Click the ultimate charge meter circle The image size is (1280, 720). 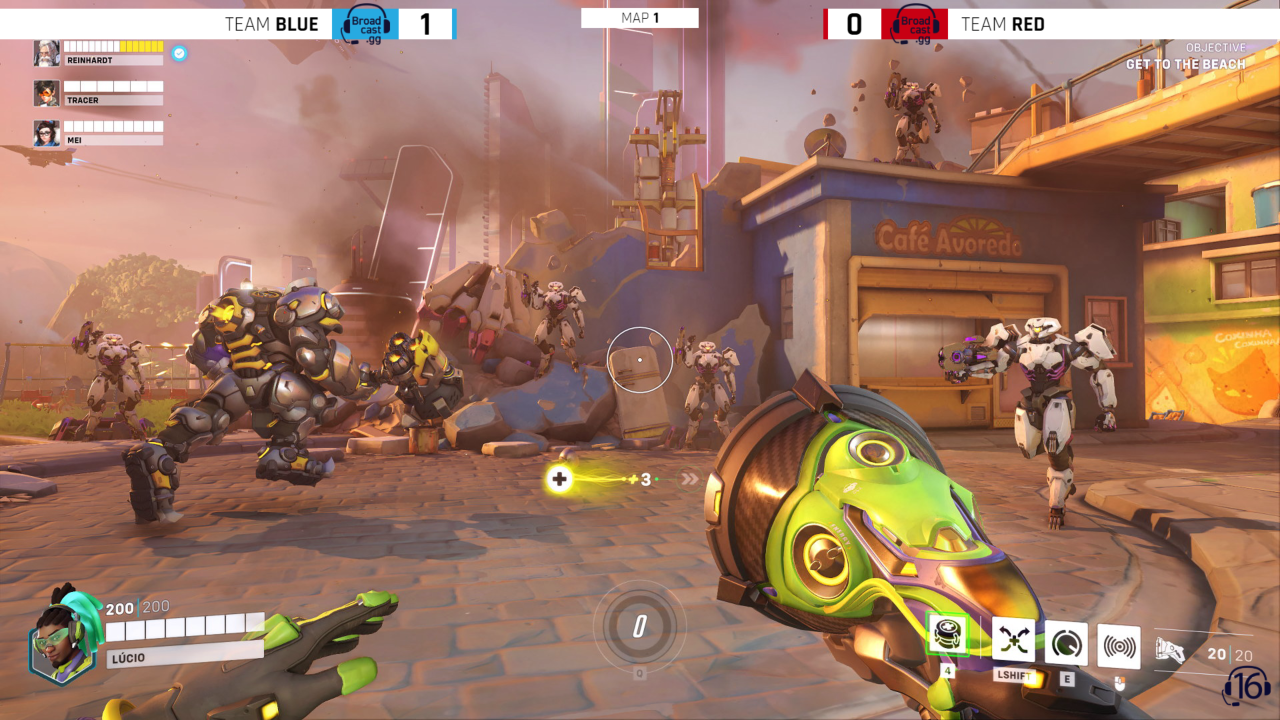[640, 627]
